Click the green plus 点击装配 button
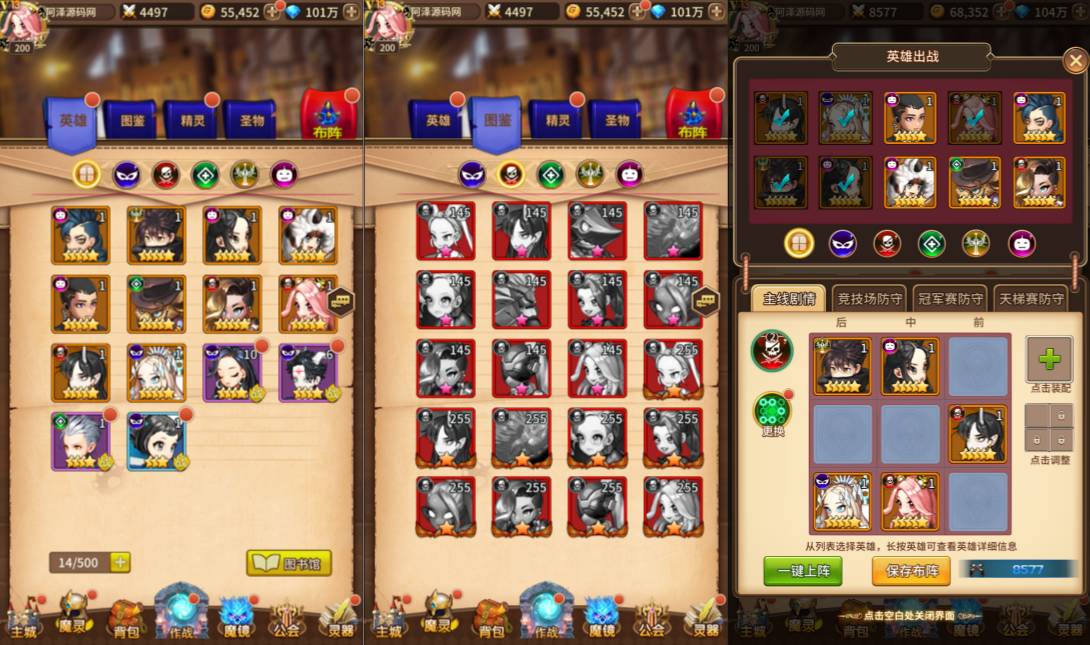 click(x=1049, y=360)
